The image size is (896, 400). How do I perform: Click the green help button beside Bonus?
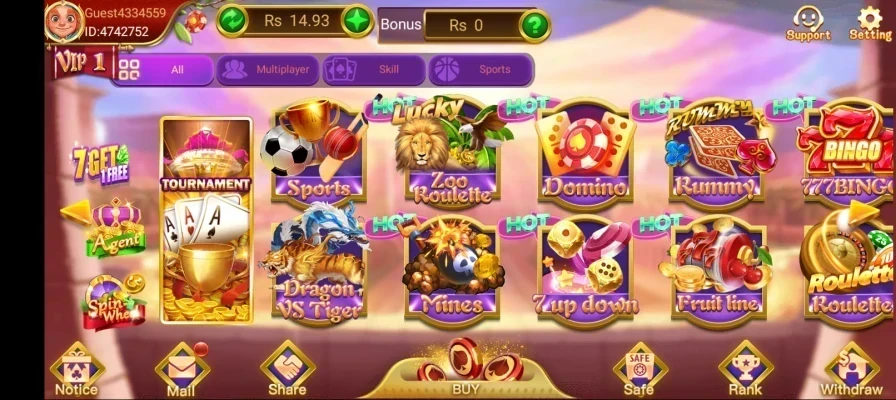(535, 24)
